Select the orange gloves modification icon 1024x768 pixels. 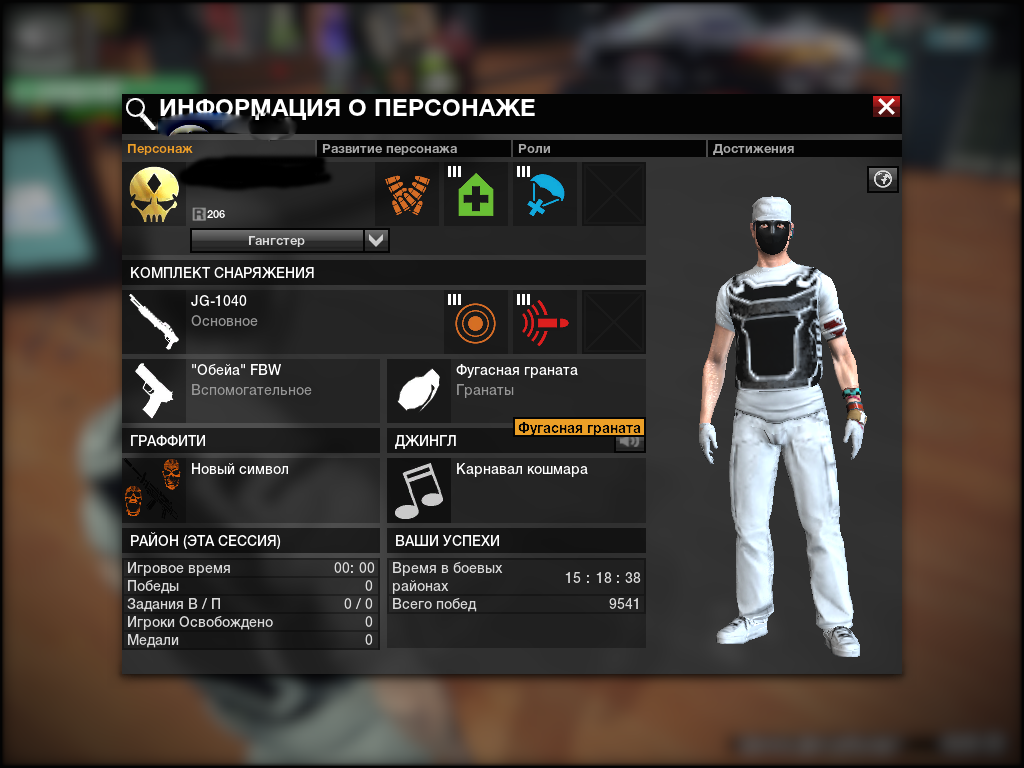click(x=407, y=194)
